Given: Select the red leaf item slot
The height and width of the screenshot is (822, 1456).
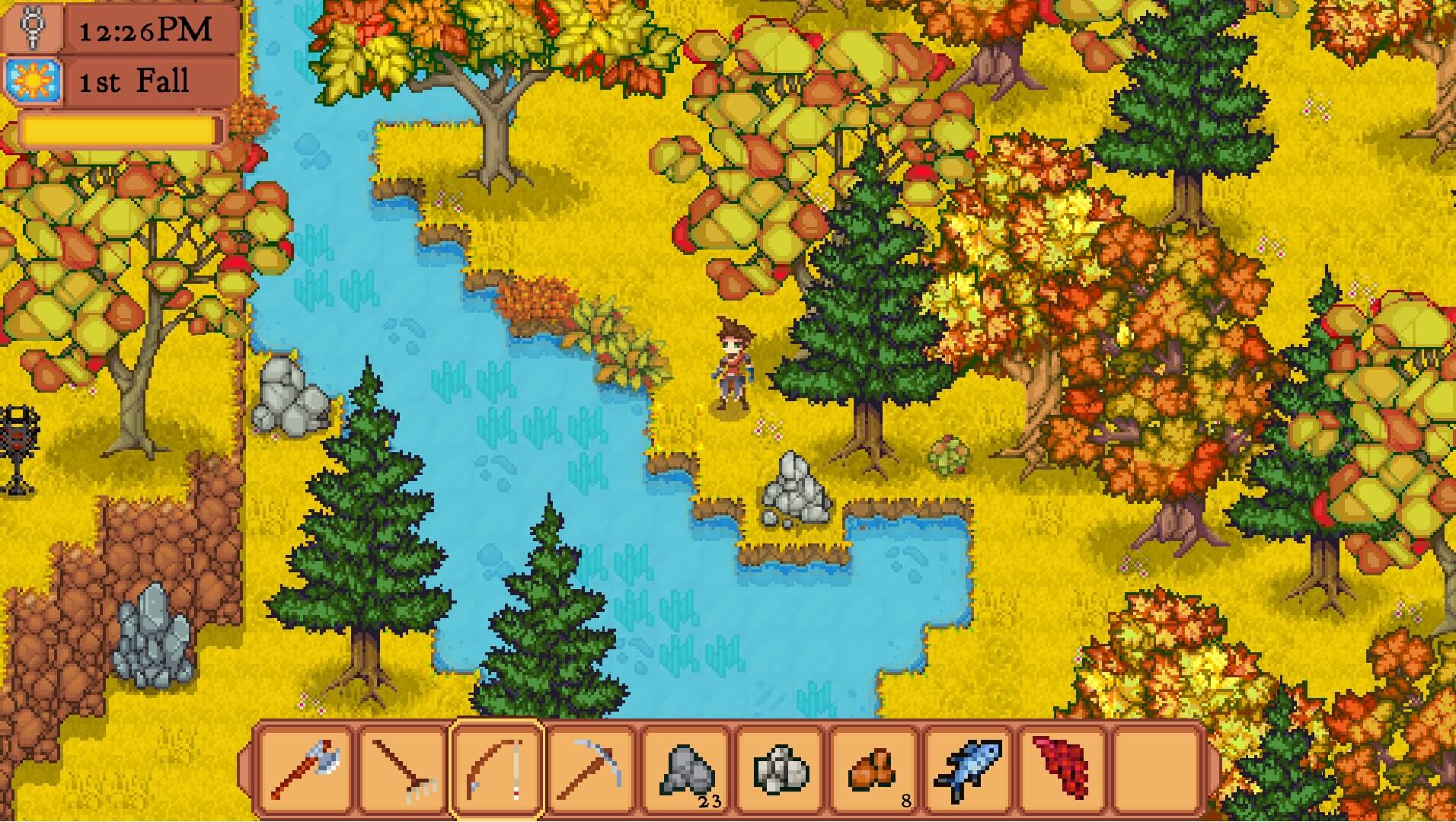Looking at the screenshot, I should pyautogui.click(x=1065, y=769).
